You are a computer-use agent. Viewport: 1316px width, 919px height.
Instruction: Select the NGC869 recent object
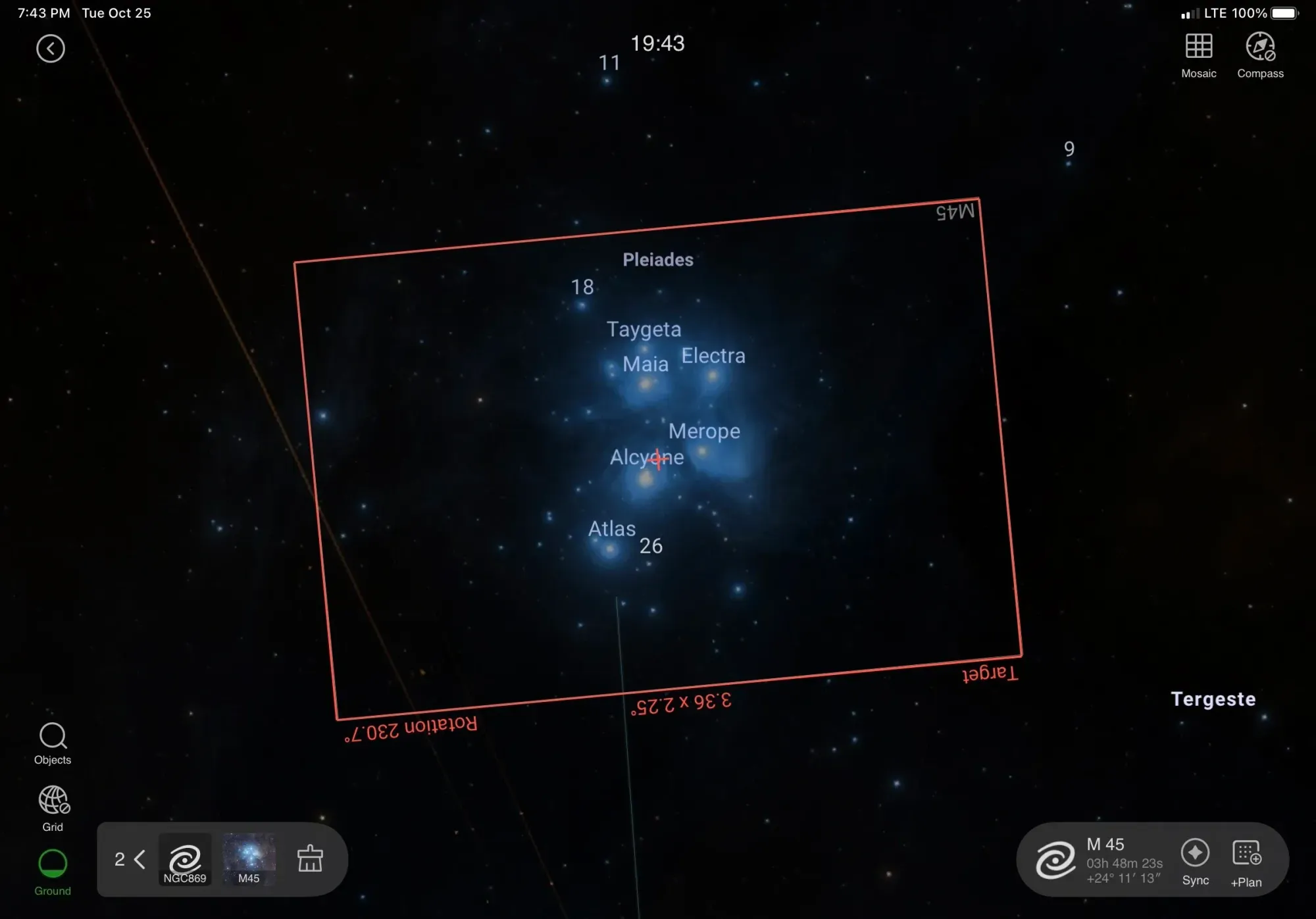tap(185, 859)
